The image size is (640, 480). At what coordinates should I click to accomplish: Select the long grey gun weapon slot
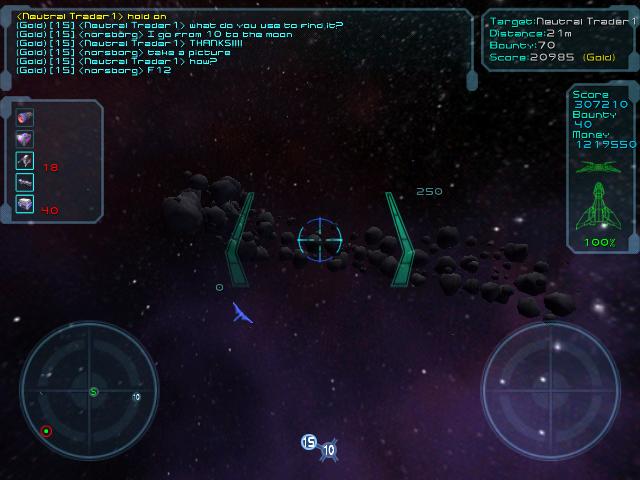click(x=25, y=182)
